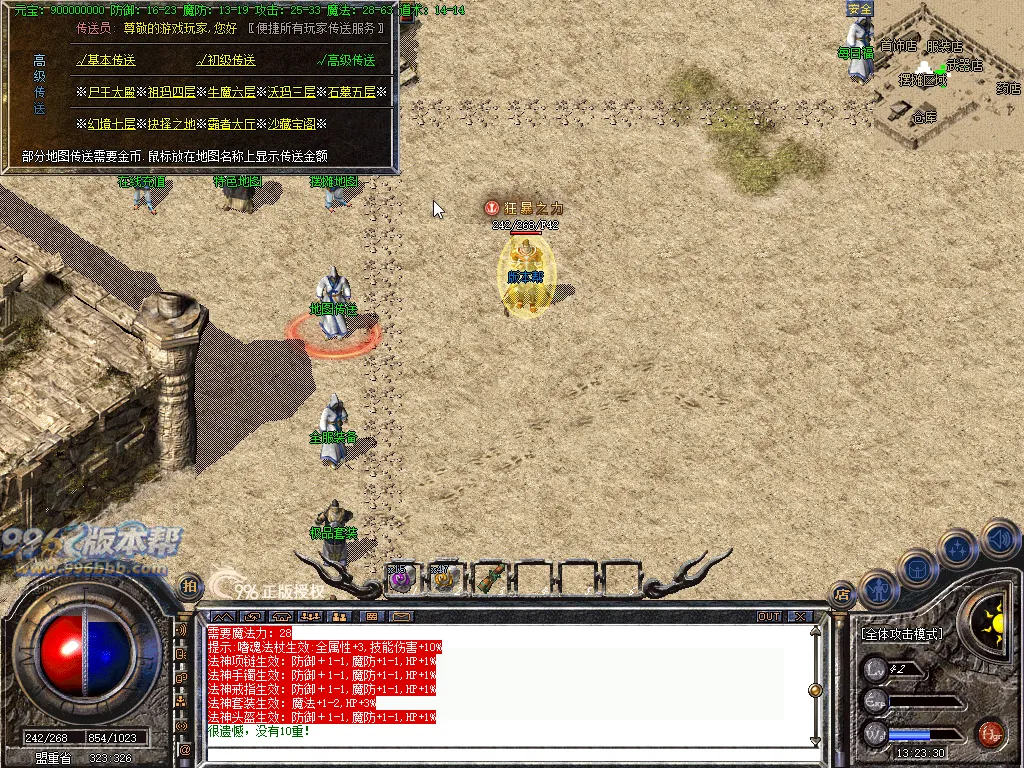Choose the 基本传送 teleport category
This screenshot has height=768, width=1024.
pyautogui.click(x=110, y=60)
